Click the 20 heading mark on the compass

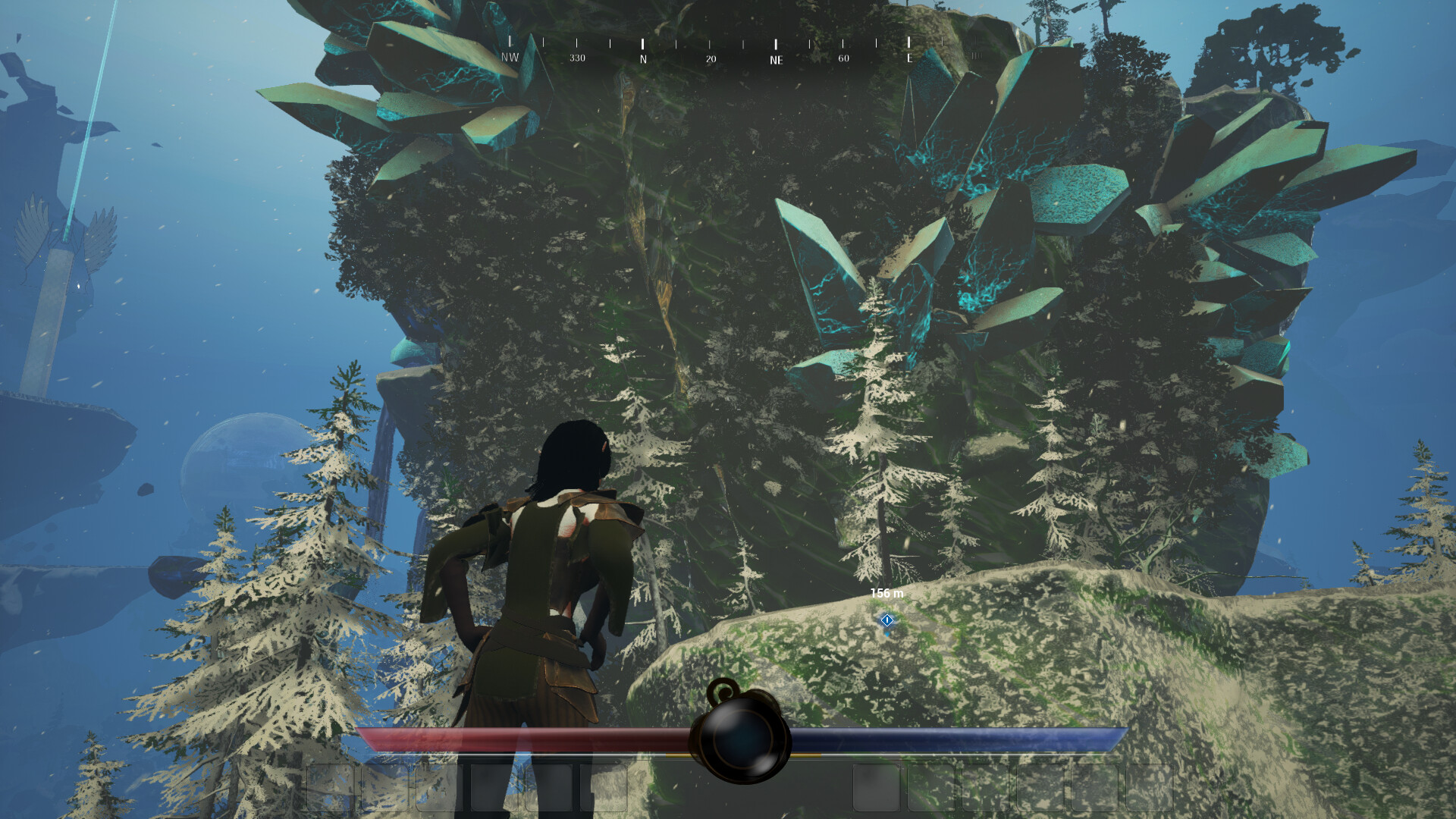coord(711,53)
